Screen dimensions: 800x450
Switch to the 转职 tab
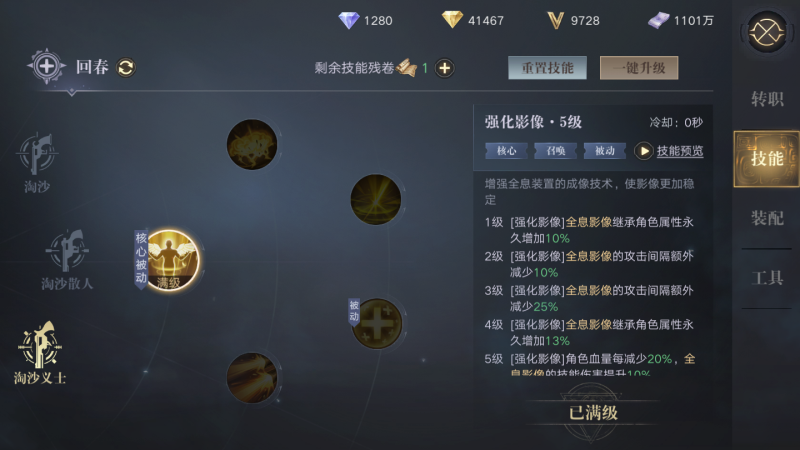pyautogui.click(x=767, y=99)
